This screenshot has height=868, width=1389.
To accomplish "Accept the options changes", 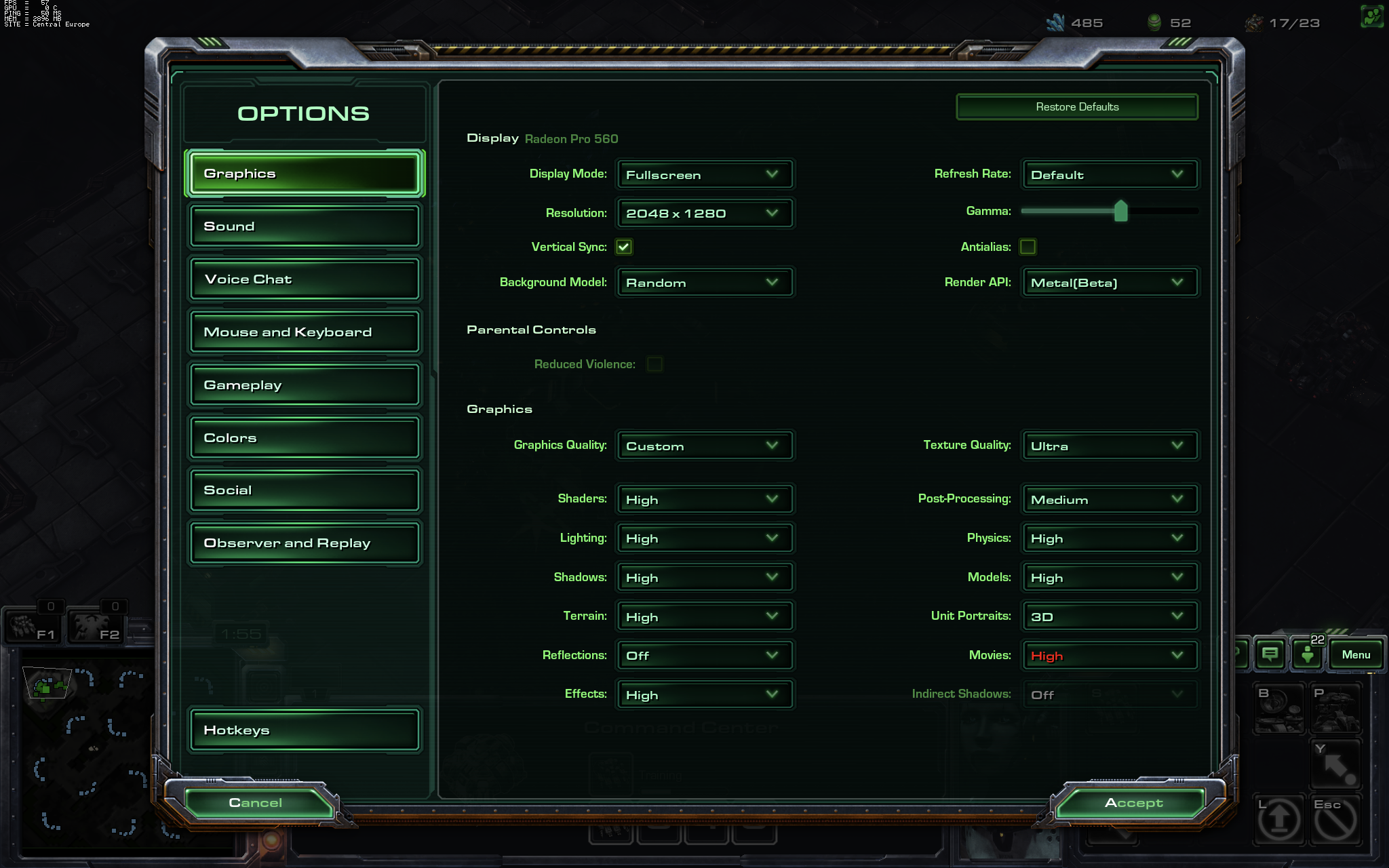I will pos(1133,803).
